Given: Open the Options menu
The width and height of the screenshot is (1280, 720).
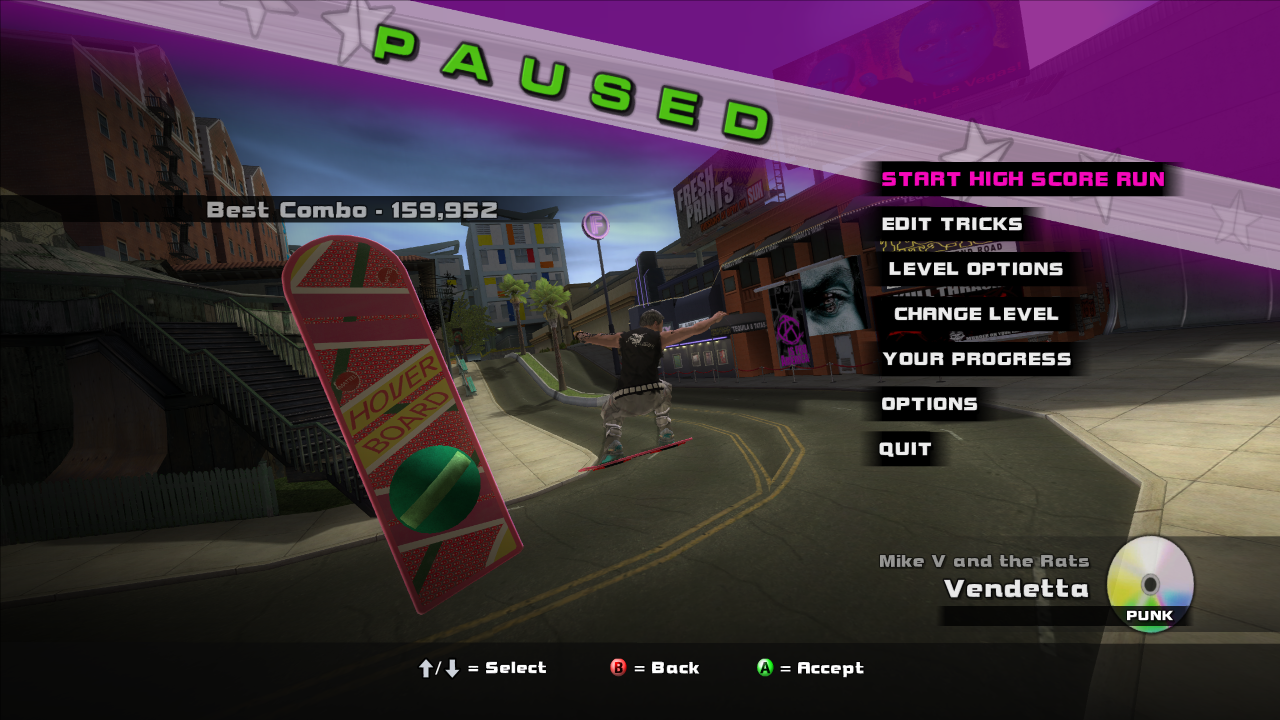Looking at the screenshot, I should click(929, 404).
